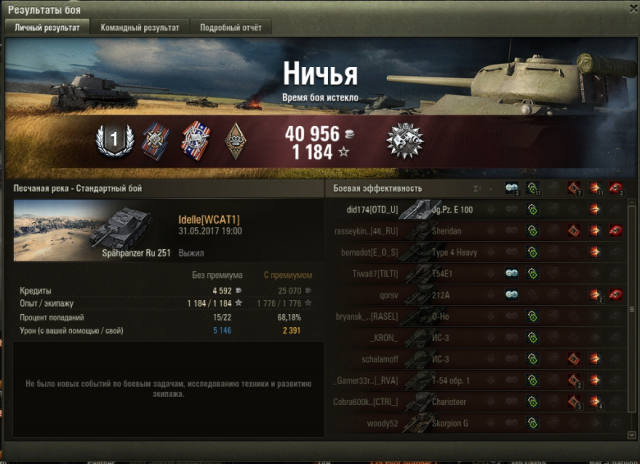The image size is (640, 464).
Task: Inspect the mastery badge emblem next to the score
Action: pyautogui.click(x=405, y=140)
